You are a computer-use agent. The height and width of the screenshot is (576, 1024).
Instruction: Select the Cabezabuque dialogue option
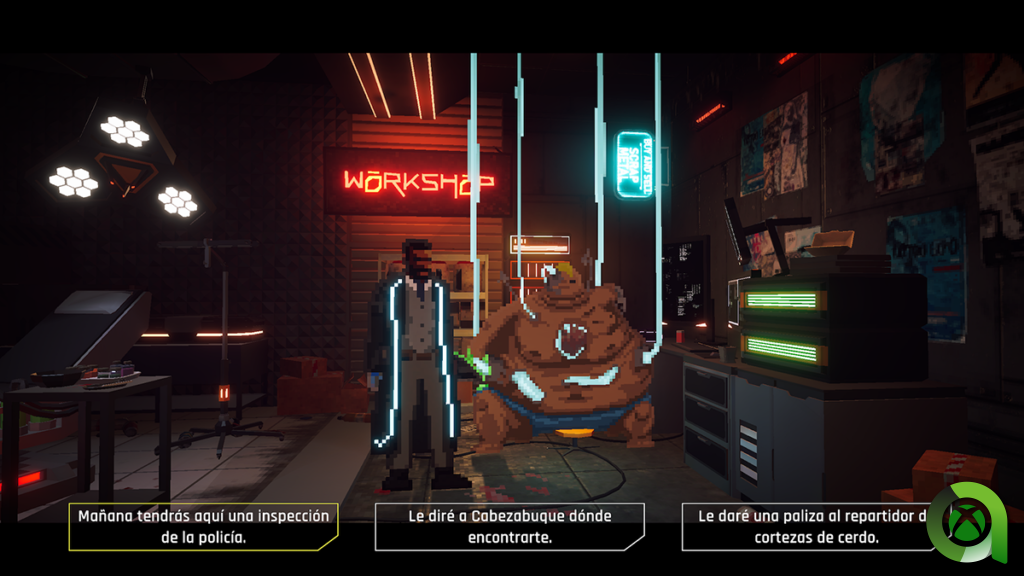510,526
